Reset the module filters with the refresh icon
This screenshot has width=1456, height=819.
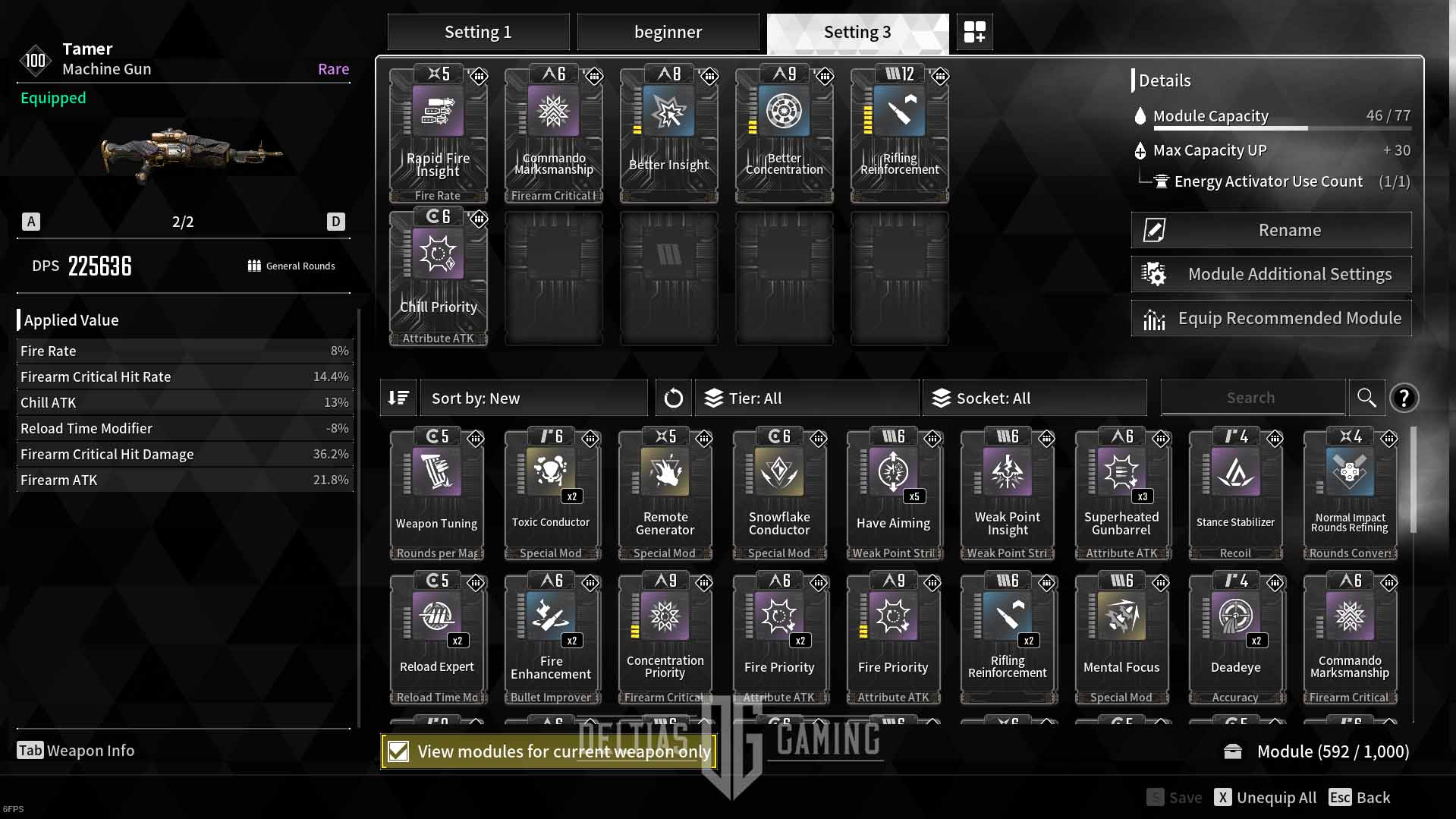(x=673, y=398)
